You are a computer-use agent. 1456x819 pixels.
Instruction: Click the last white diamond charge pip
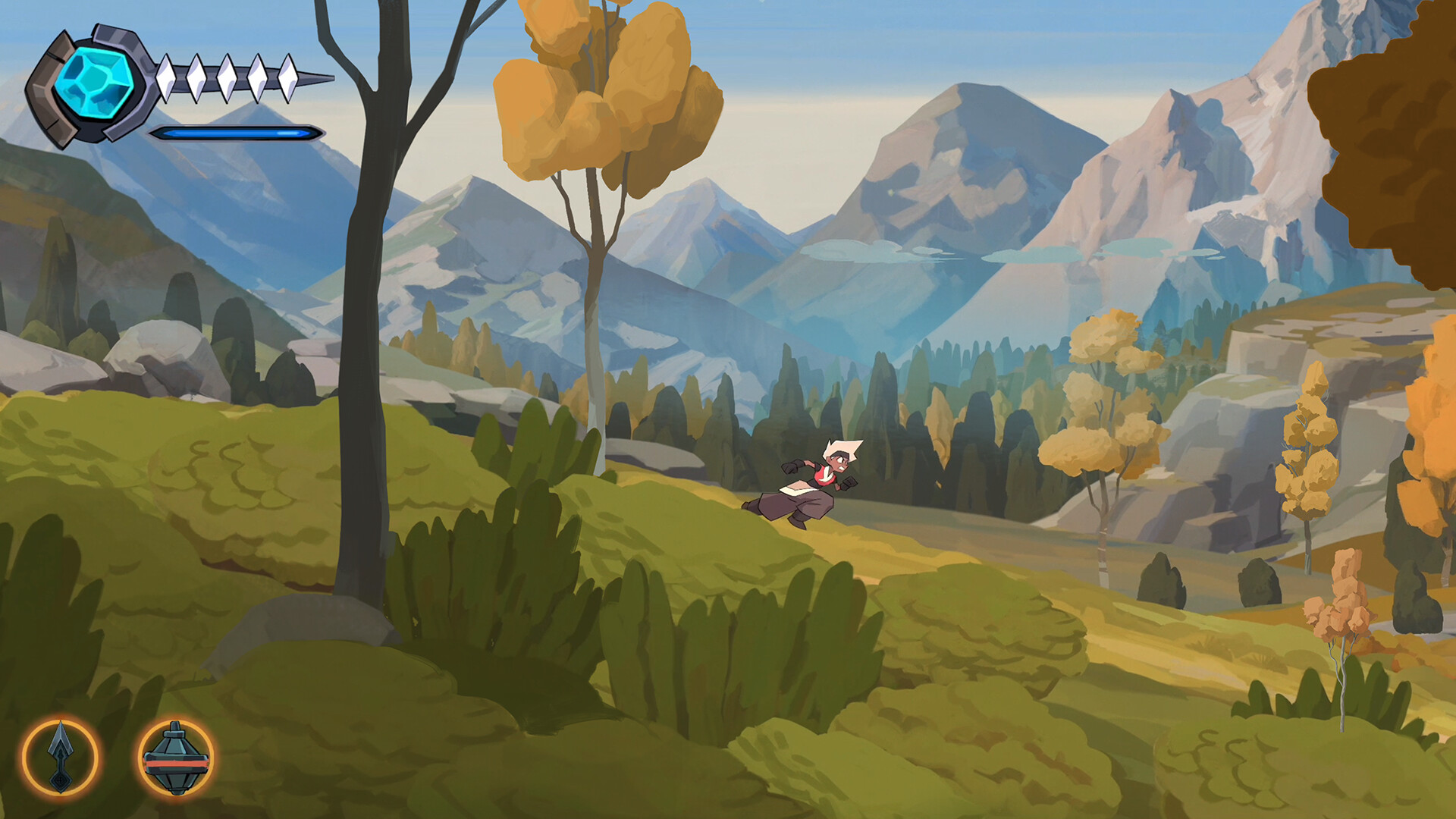pyautogui.click(x=288, y=77)
